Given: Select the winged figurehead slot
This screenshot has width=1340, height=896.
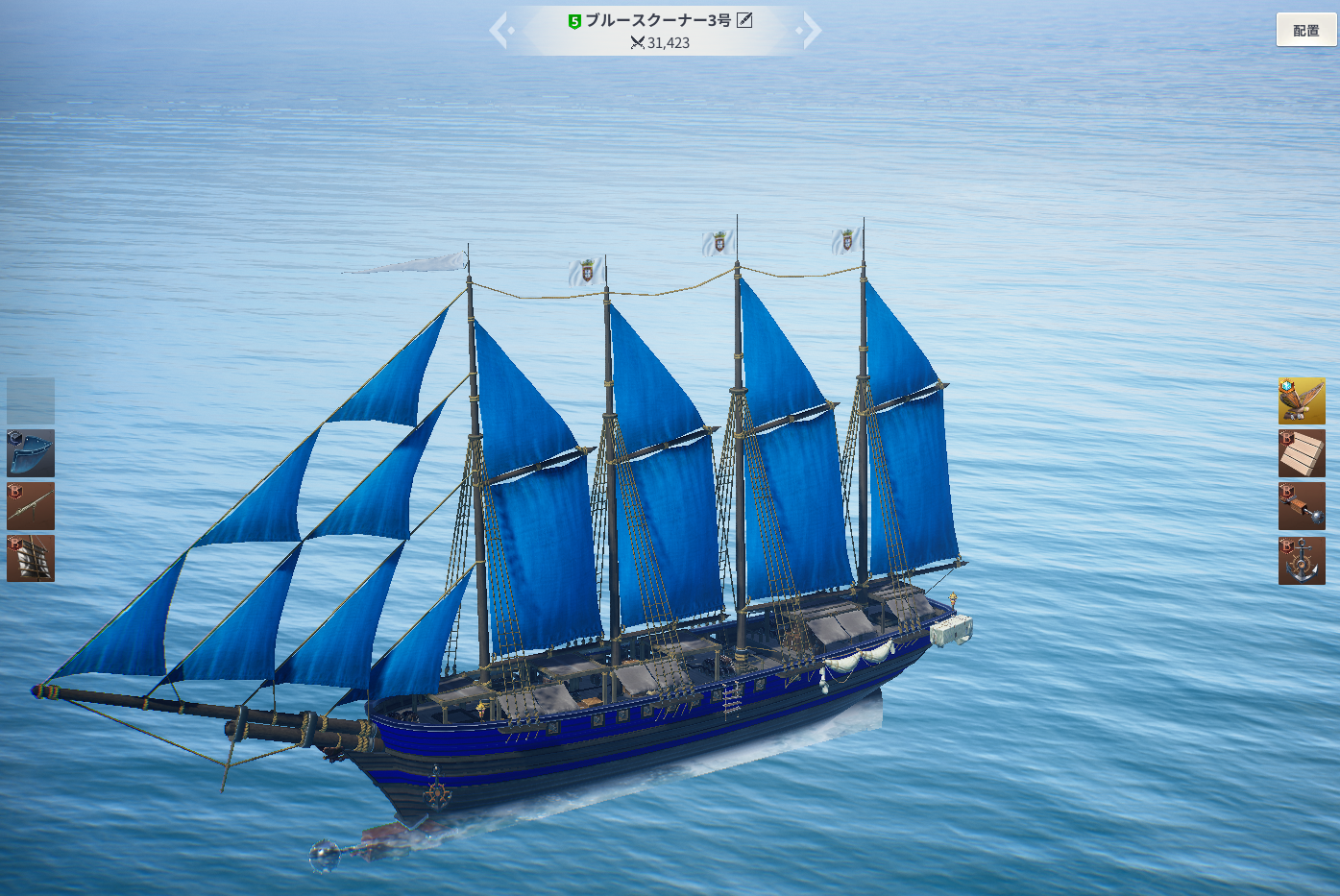Looking at the screenshot, I should point(1302,401).
